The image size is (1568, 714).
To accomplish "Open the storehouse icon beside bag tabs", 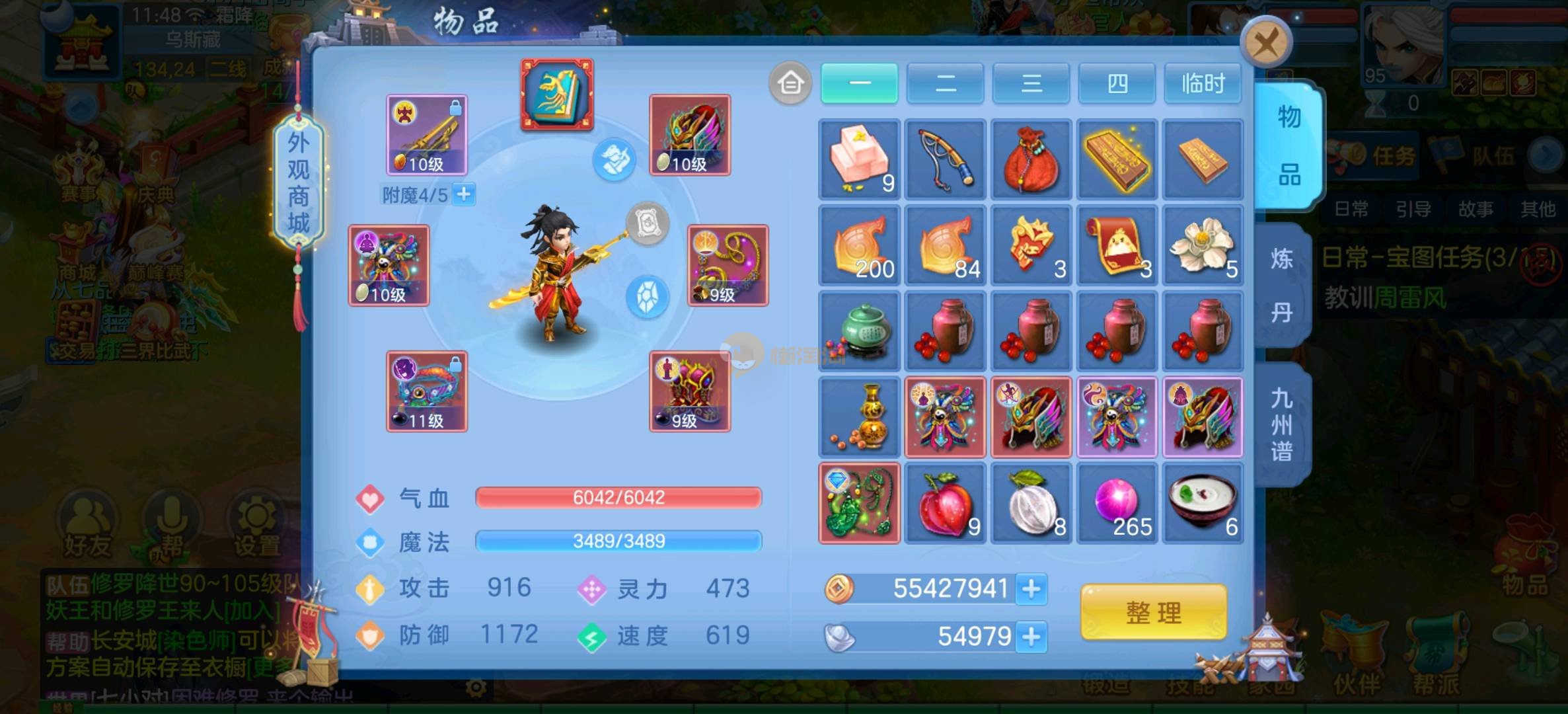I will 790,84.
